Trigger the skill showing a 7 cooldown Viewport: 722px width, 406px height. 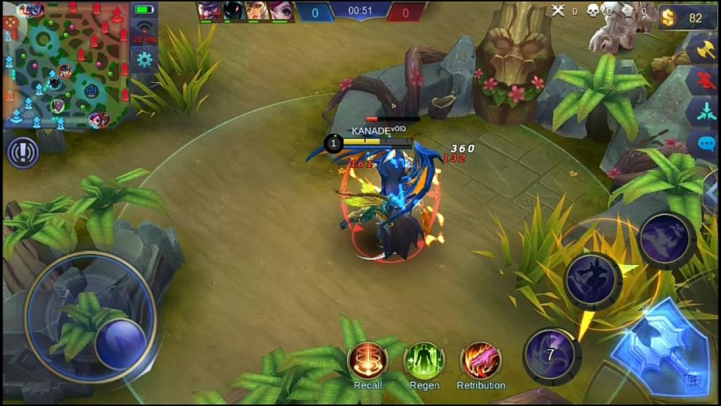[x=551, y=354]
